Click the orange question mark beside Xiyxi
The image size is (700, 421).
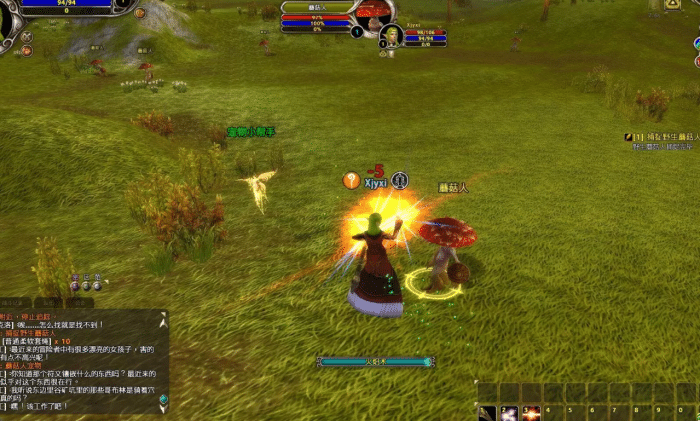coord(351,180)
